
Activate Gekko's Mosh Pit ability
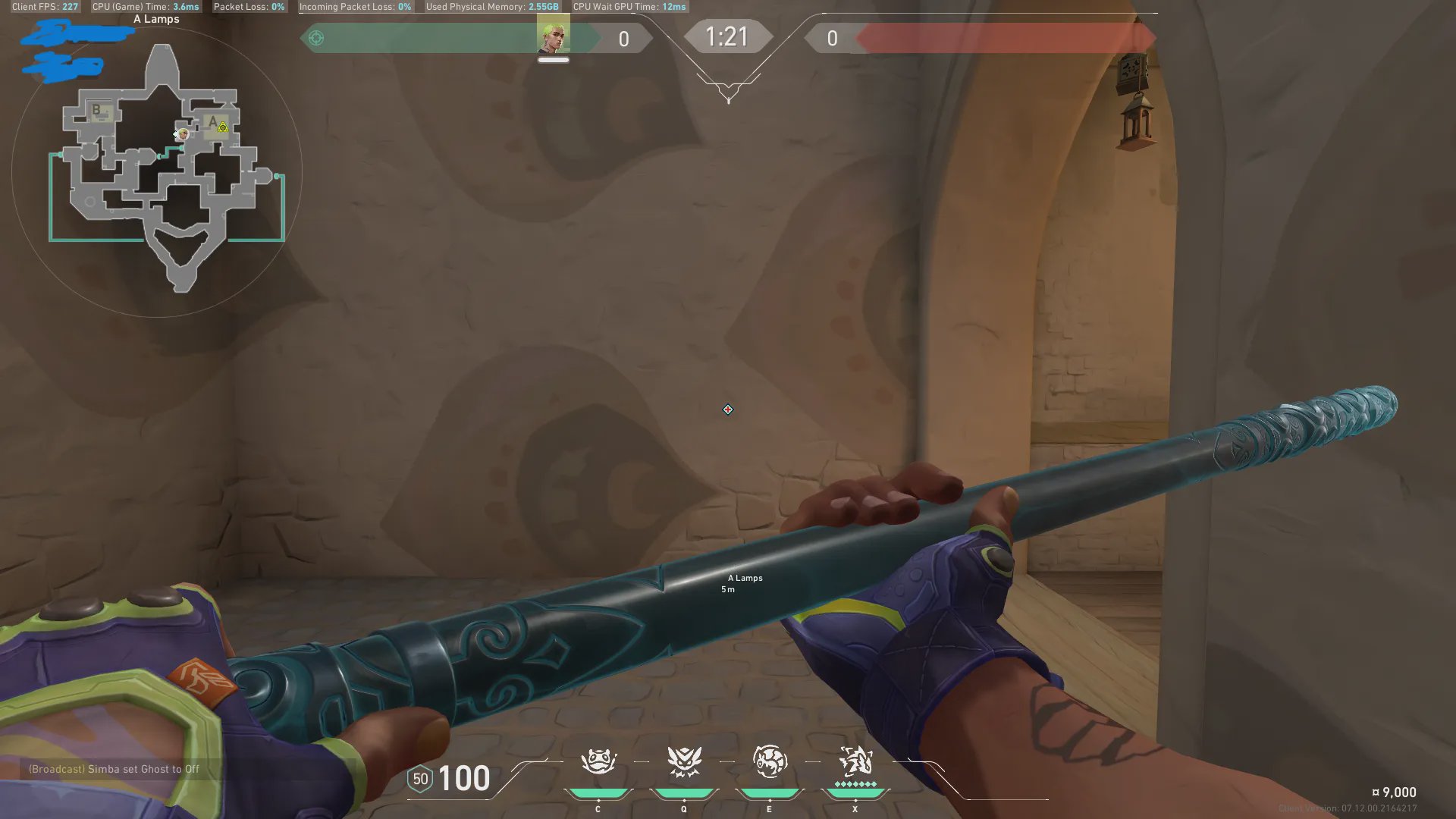(x=598, y=761)
